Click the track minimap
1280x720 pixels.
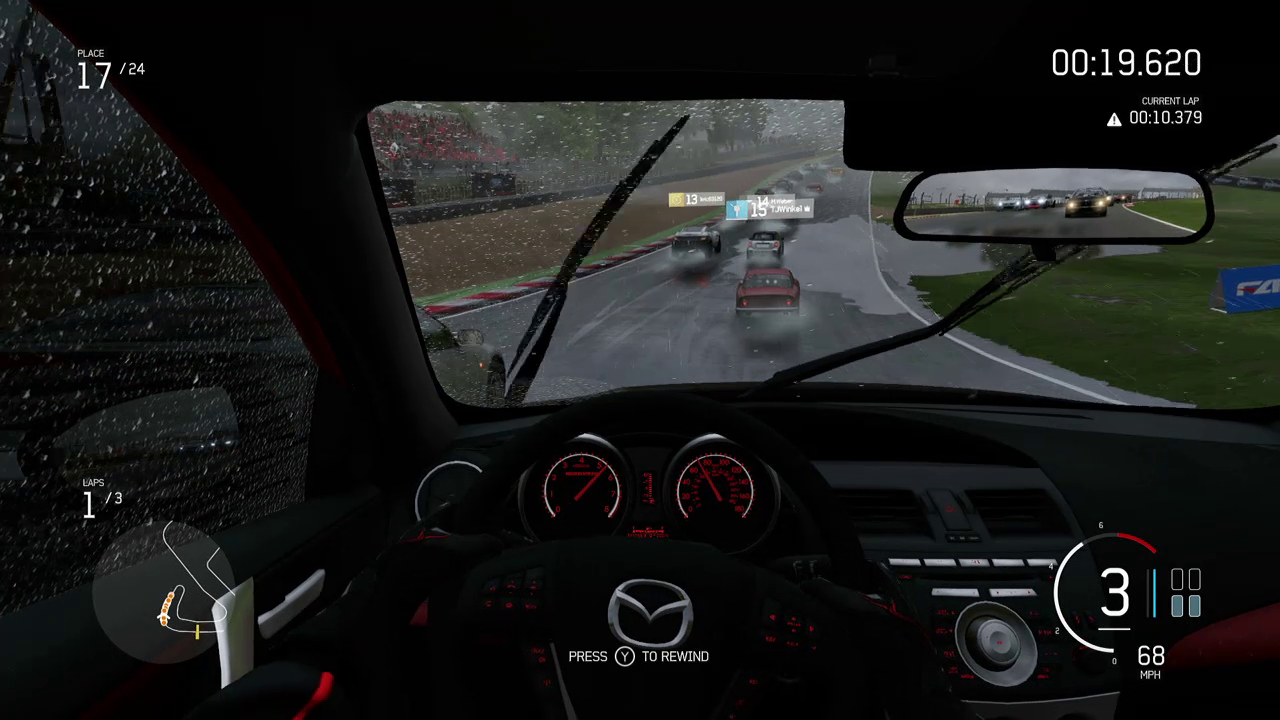(x=165, y=590)
